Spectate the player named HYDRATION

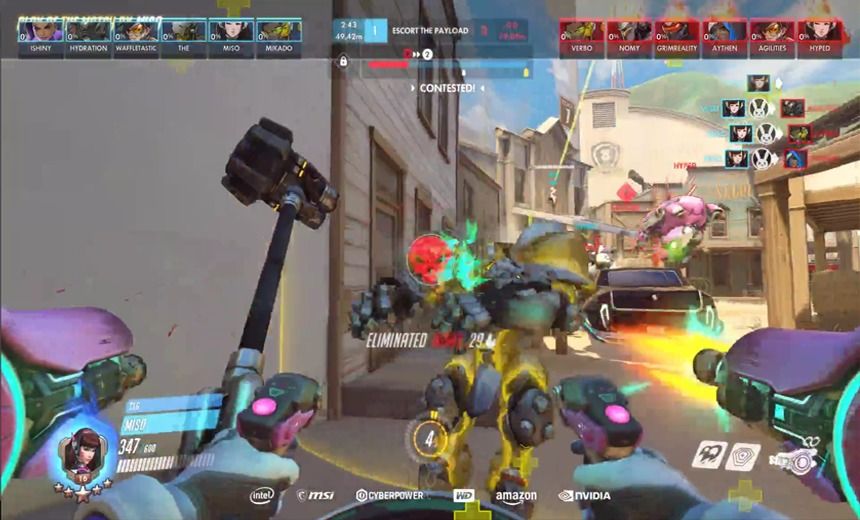pos(88,36)
